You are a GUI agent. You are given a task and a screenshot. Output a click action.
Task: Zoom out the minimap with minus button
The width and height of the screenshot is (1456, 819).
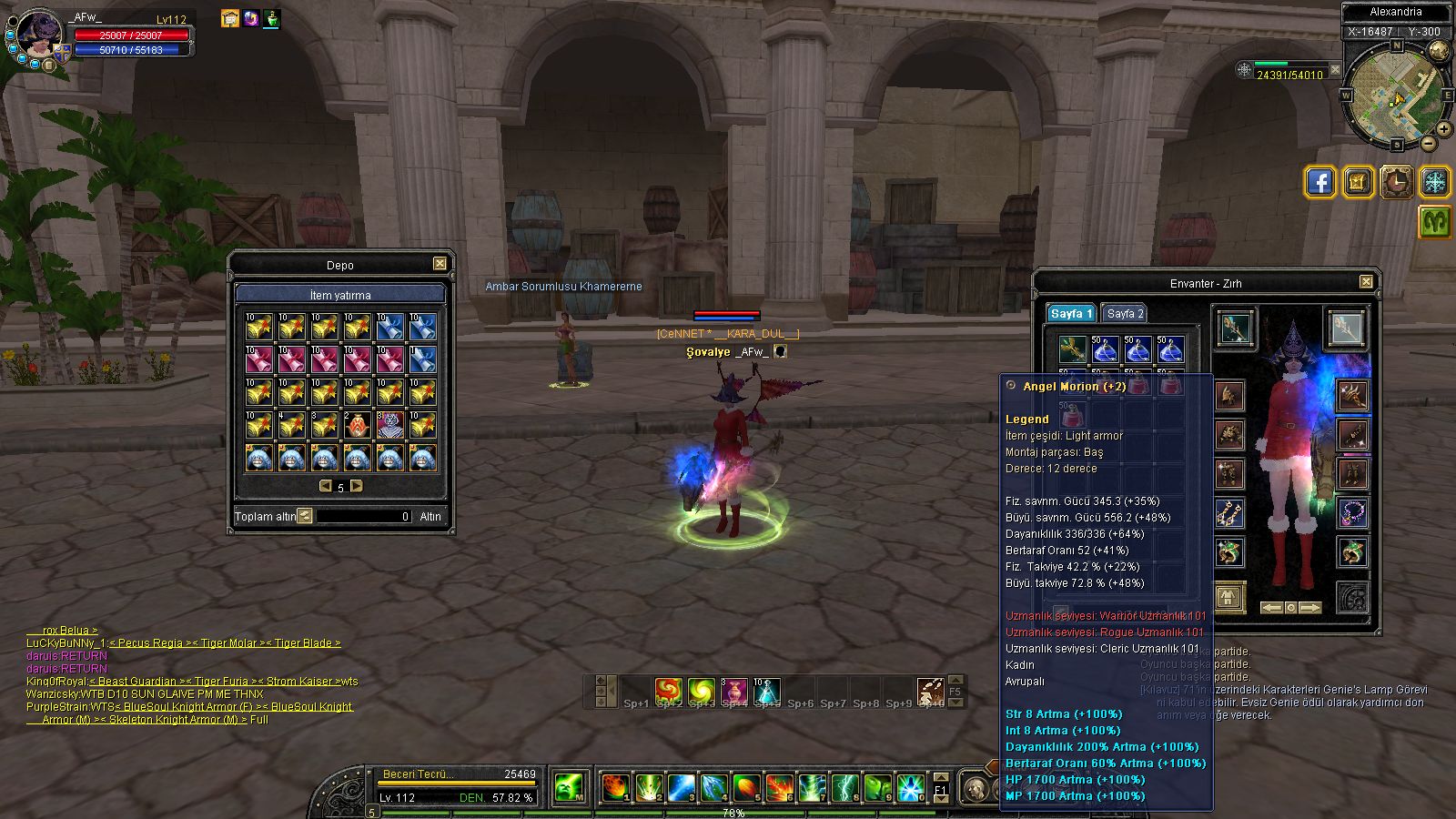[x=1429, y=143]
